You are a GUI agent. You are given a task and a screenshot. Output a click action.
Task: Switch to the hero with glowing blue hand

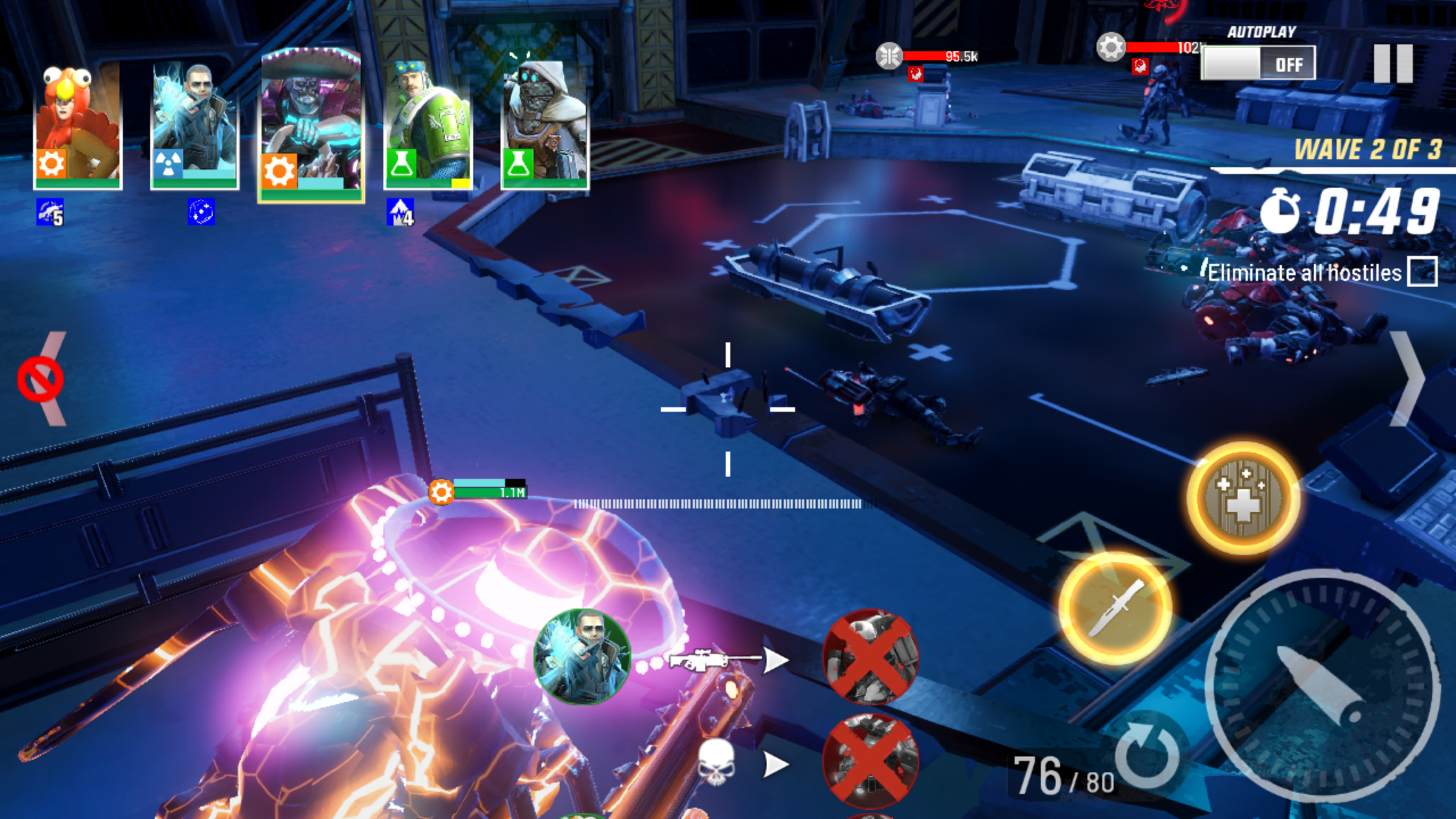pyautogui.click(x=195, y=125)
